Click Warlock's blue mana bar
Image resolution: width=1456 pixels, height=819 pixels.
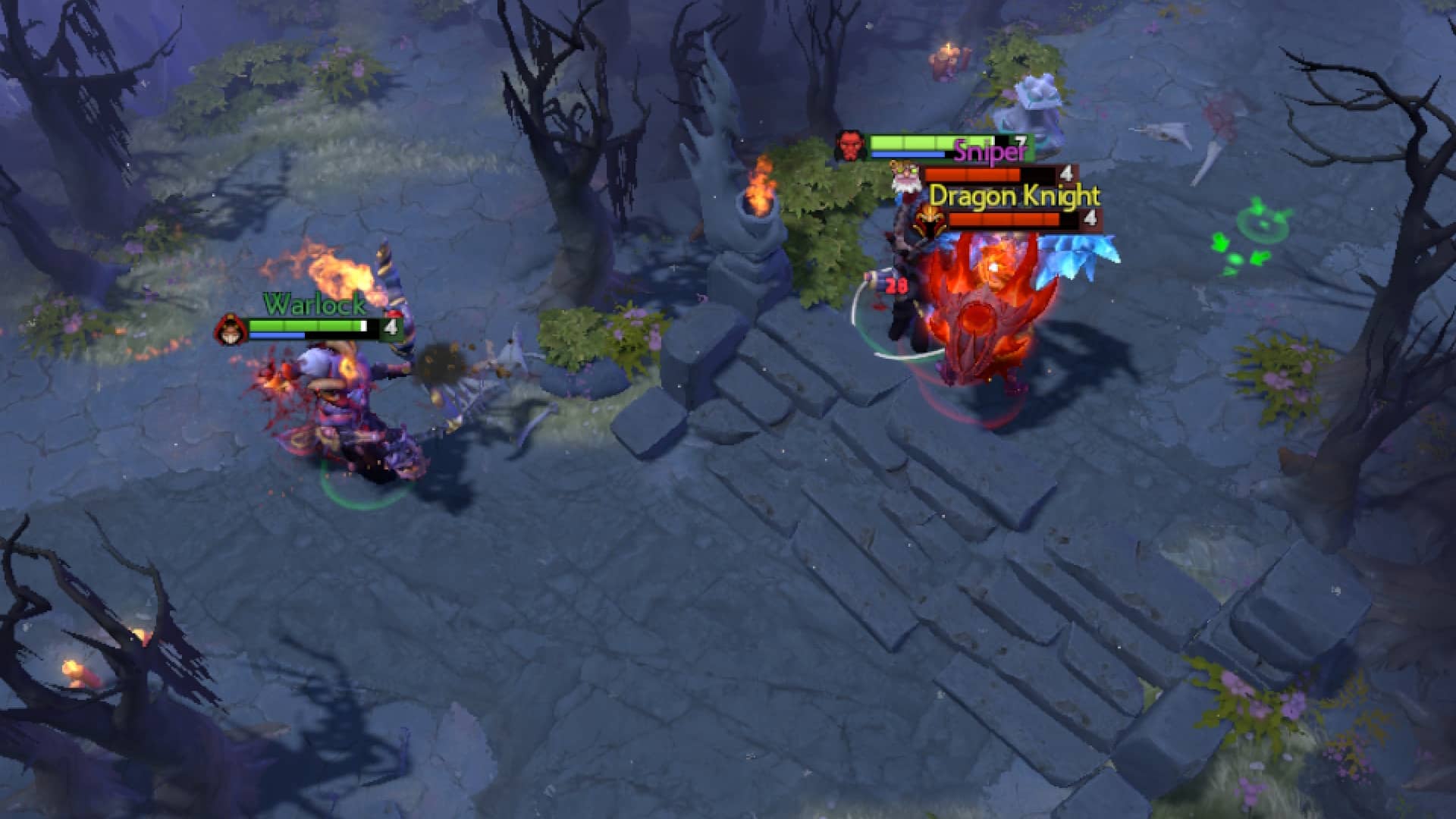point(277,336)
